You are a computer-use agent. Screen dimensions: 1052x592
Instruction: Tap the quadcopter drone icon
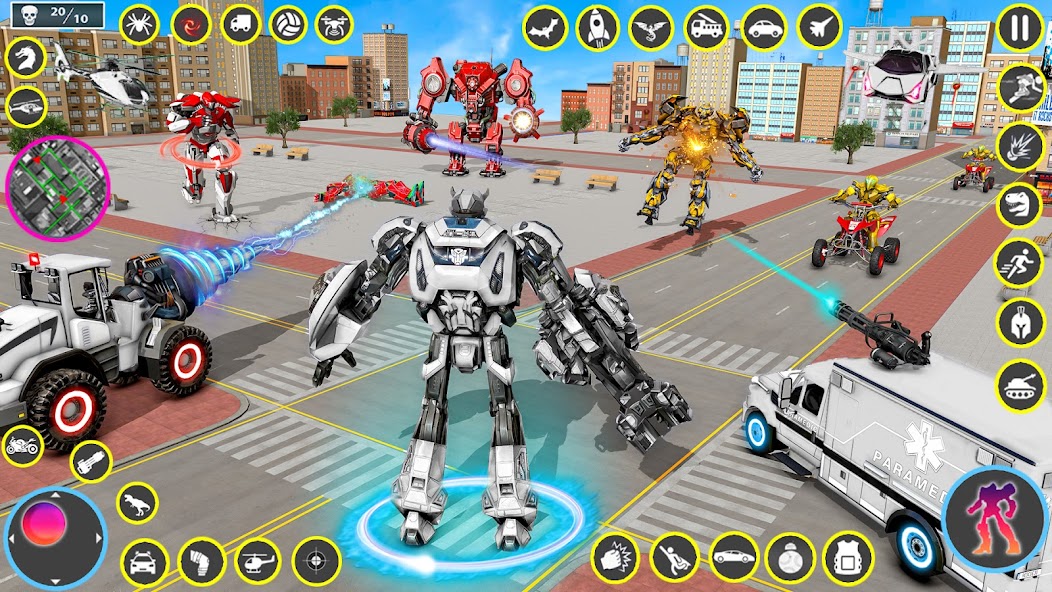point(334,24)
